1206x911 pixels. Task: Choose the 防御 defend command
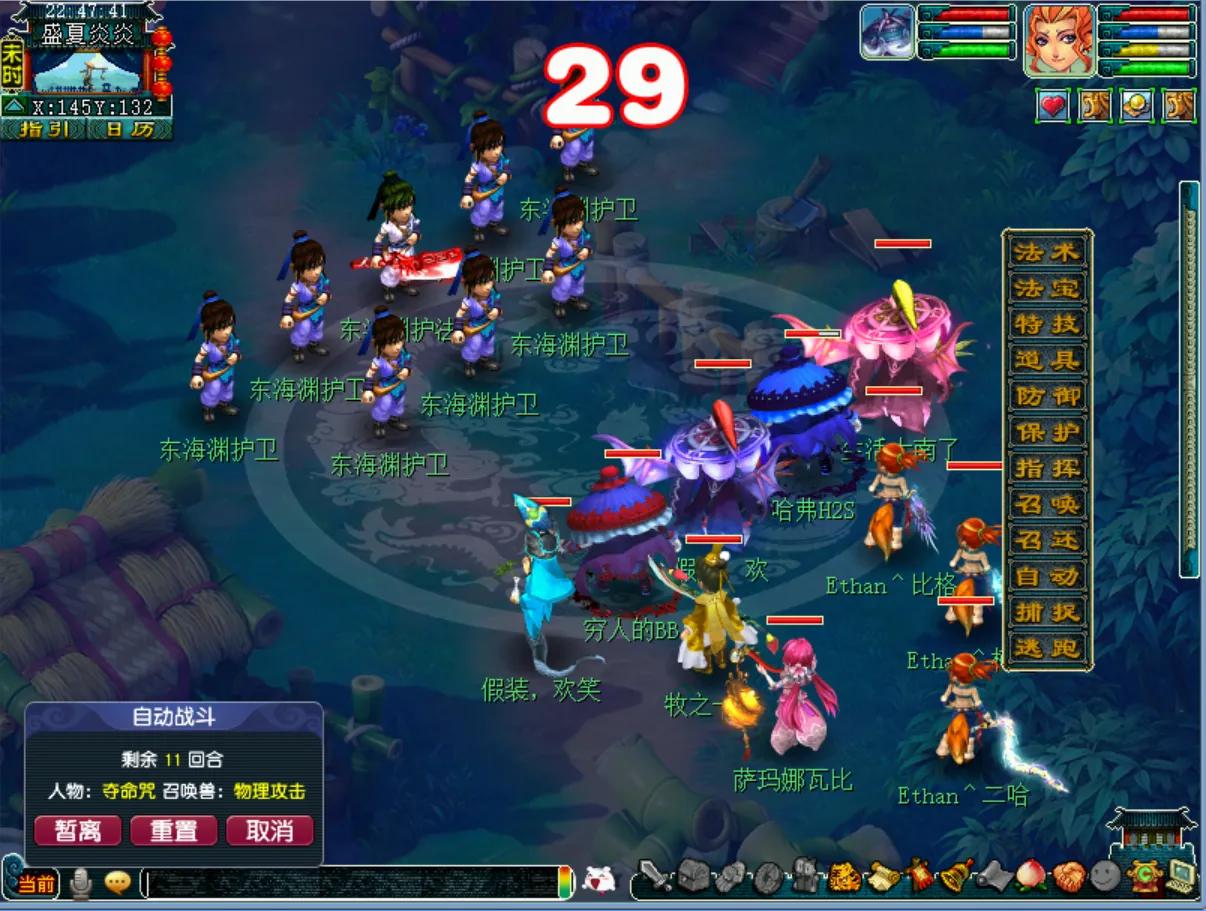[x=1047, y=396]
